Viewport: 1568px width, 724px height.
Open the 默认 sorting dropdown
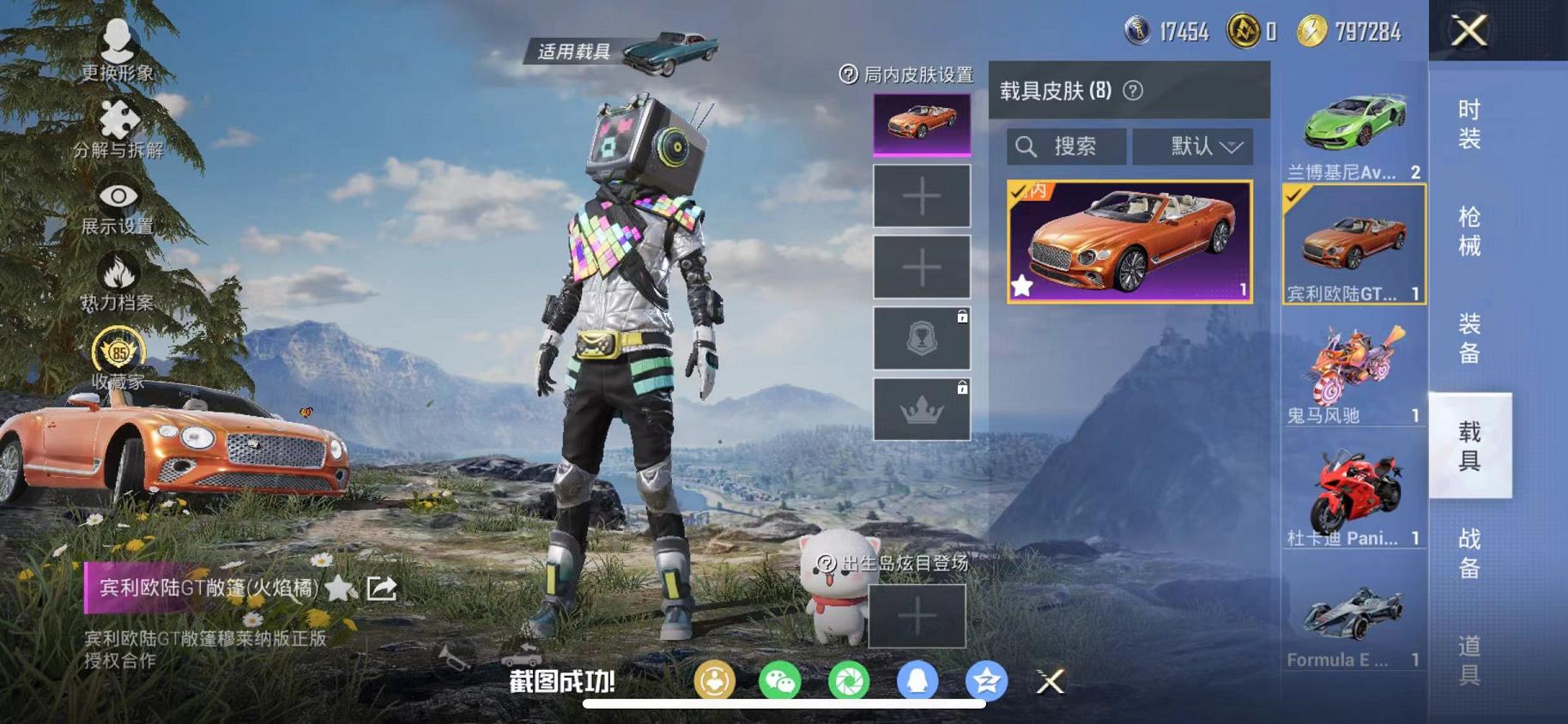pos(1195,146)
